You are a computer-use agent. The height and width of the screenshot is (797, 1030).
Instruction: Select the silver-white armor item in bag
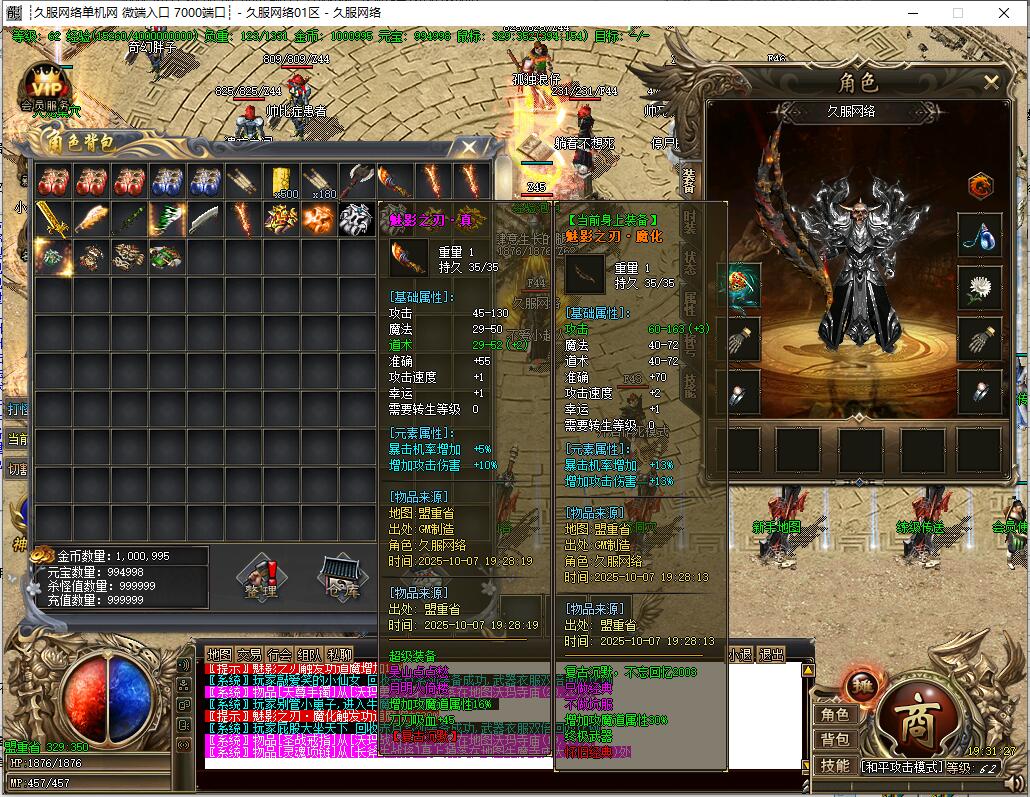click(x=357, y=219)
